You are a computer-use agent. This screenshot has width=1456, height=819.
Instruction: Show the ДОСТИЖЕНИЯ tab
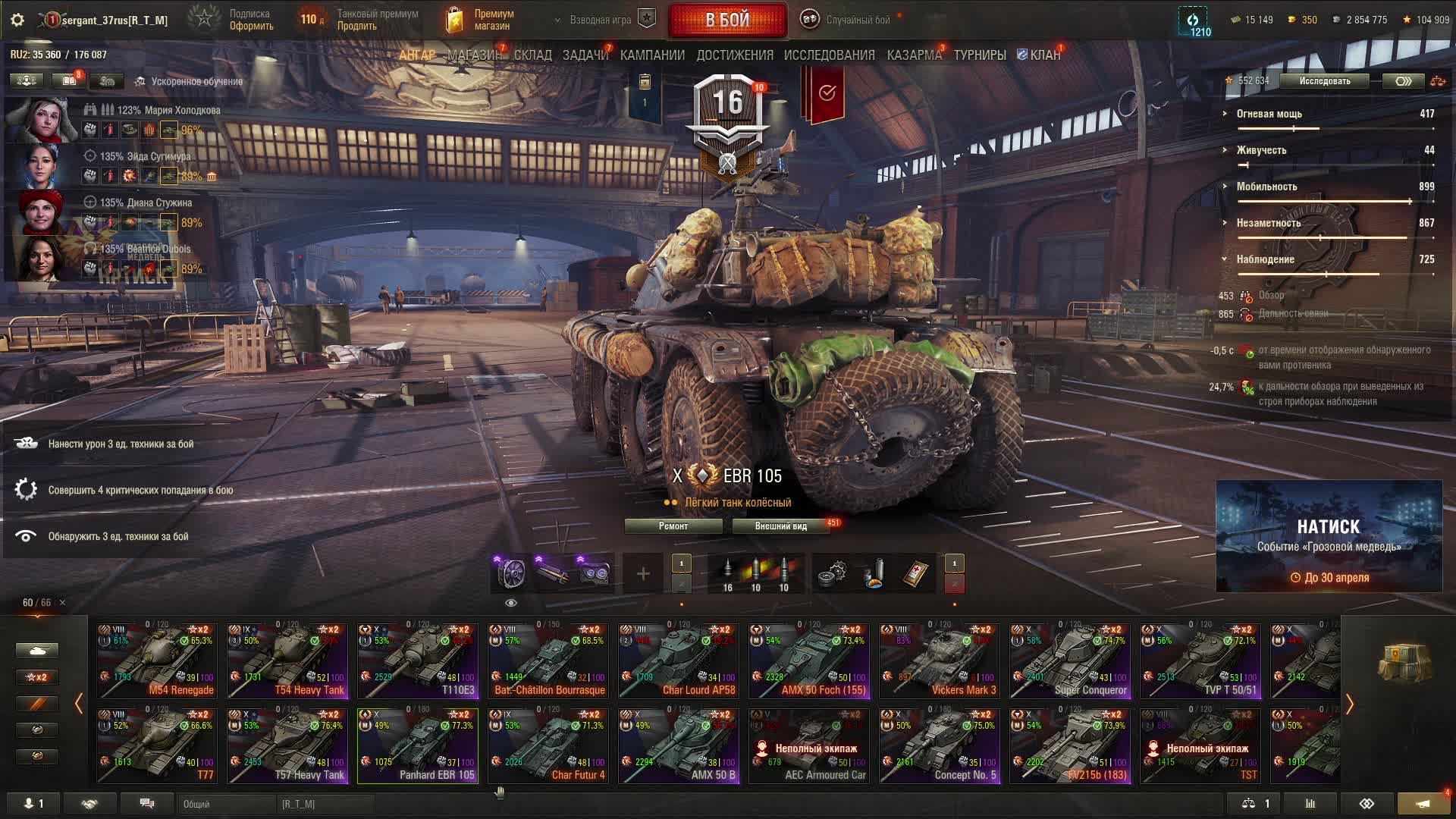click(735, 55)
